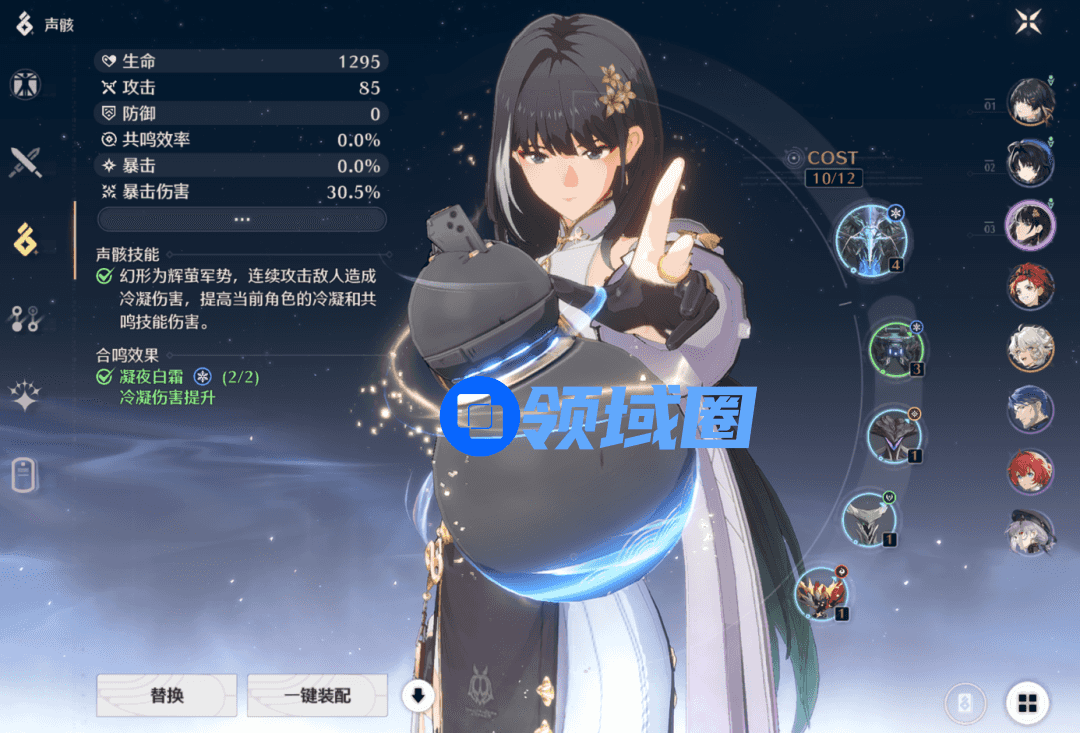Open the four-squares grid button
This screenshot has height=733, width=1080.
pos(1027,704)
